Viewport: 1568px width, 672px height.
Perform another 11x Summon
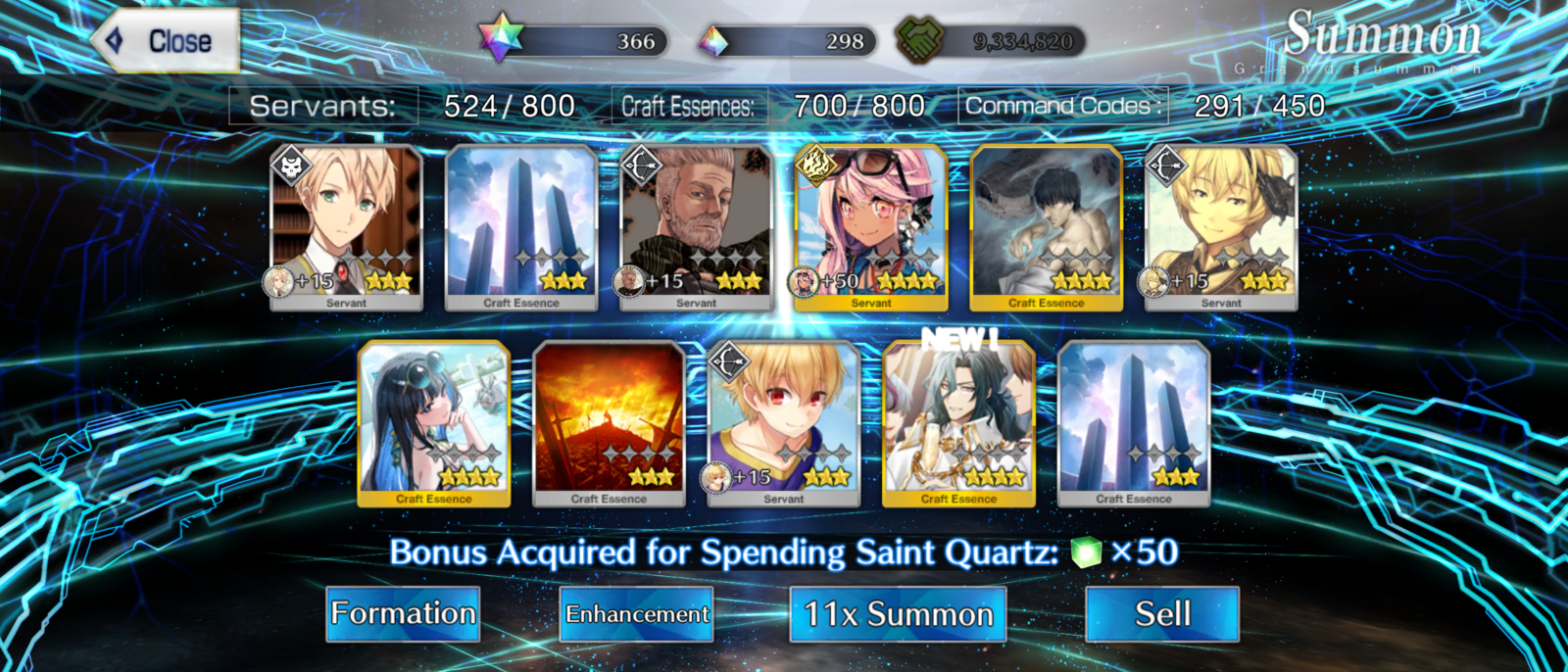[898, 614]
